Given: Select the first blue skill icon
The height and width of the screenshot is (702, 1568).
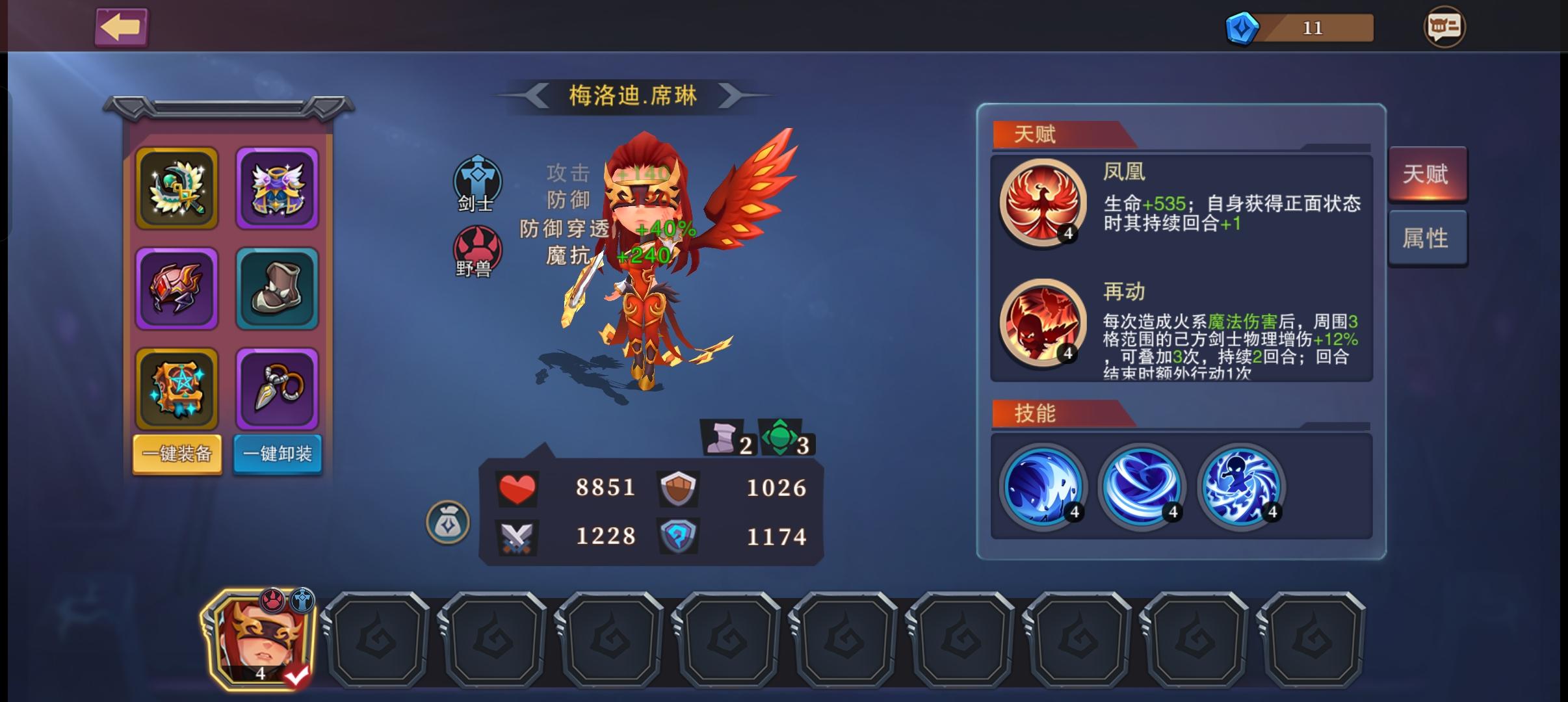Looking at the screenshot, I should click(1044, 486).
